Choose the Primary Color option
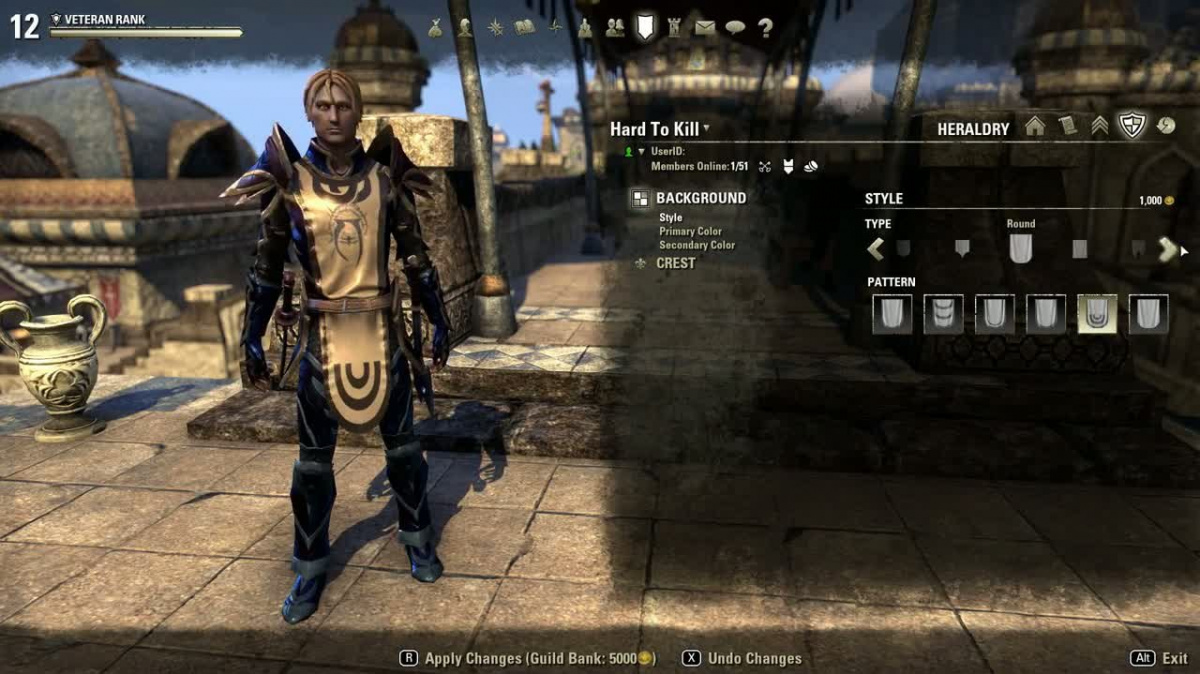1200x674 pixels. coord(690,231)
